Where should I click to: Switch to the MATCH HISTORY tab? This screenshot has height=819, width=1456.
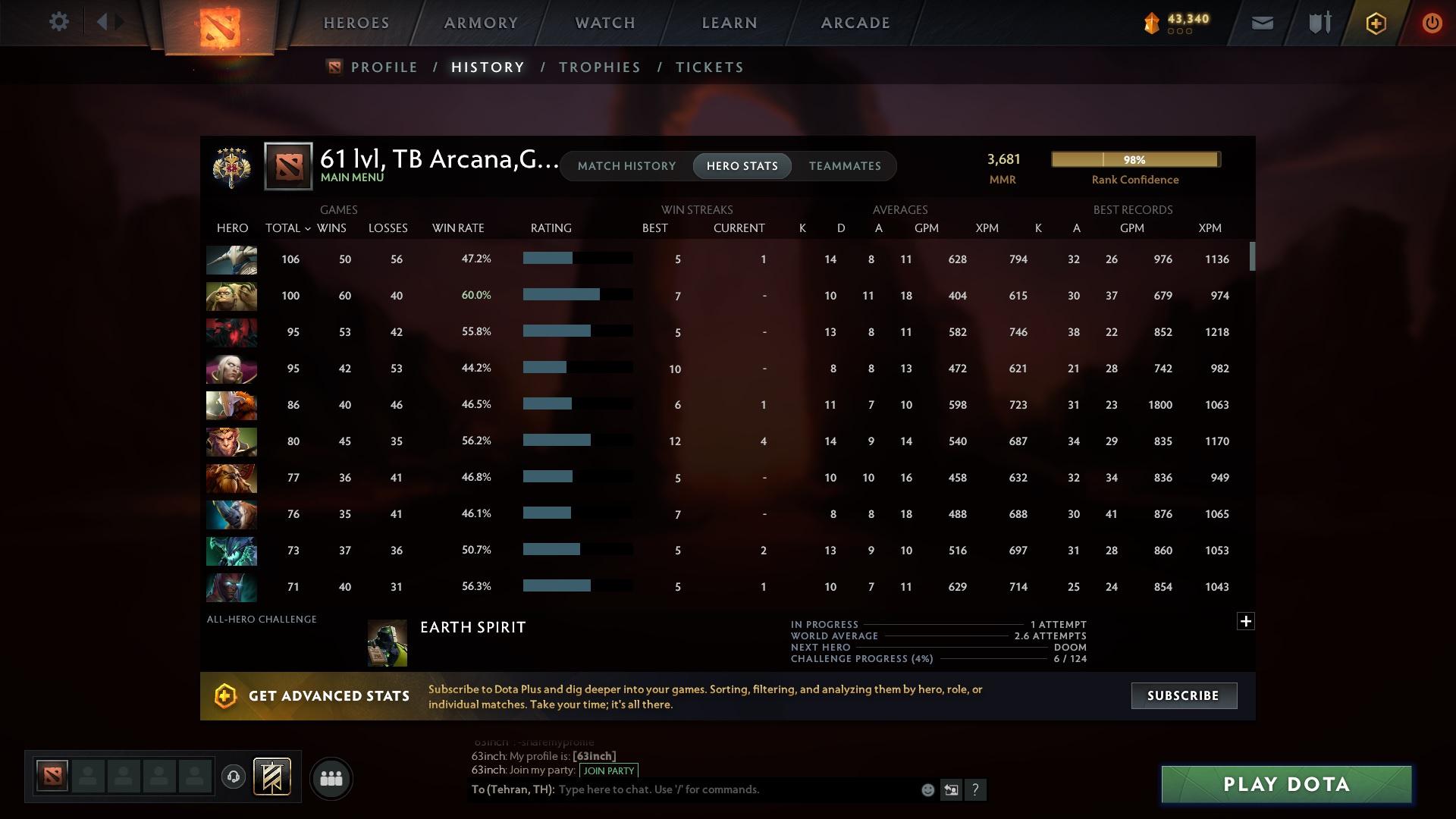coord(626,165)
